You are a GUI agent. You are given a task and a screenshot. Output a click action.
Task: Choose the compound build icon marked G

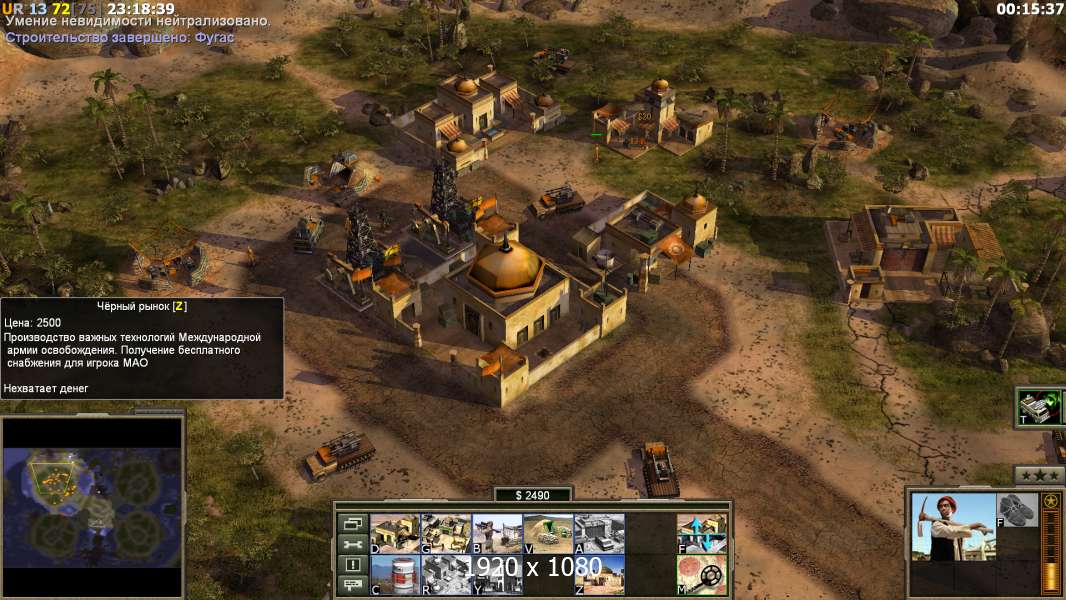(446, 533)
